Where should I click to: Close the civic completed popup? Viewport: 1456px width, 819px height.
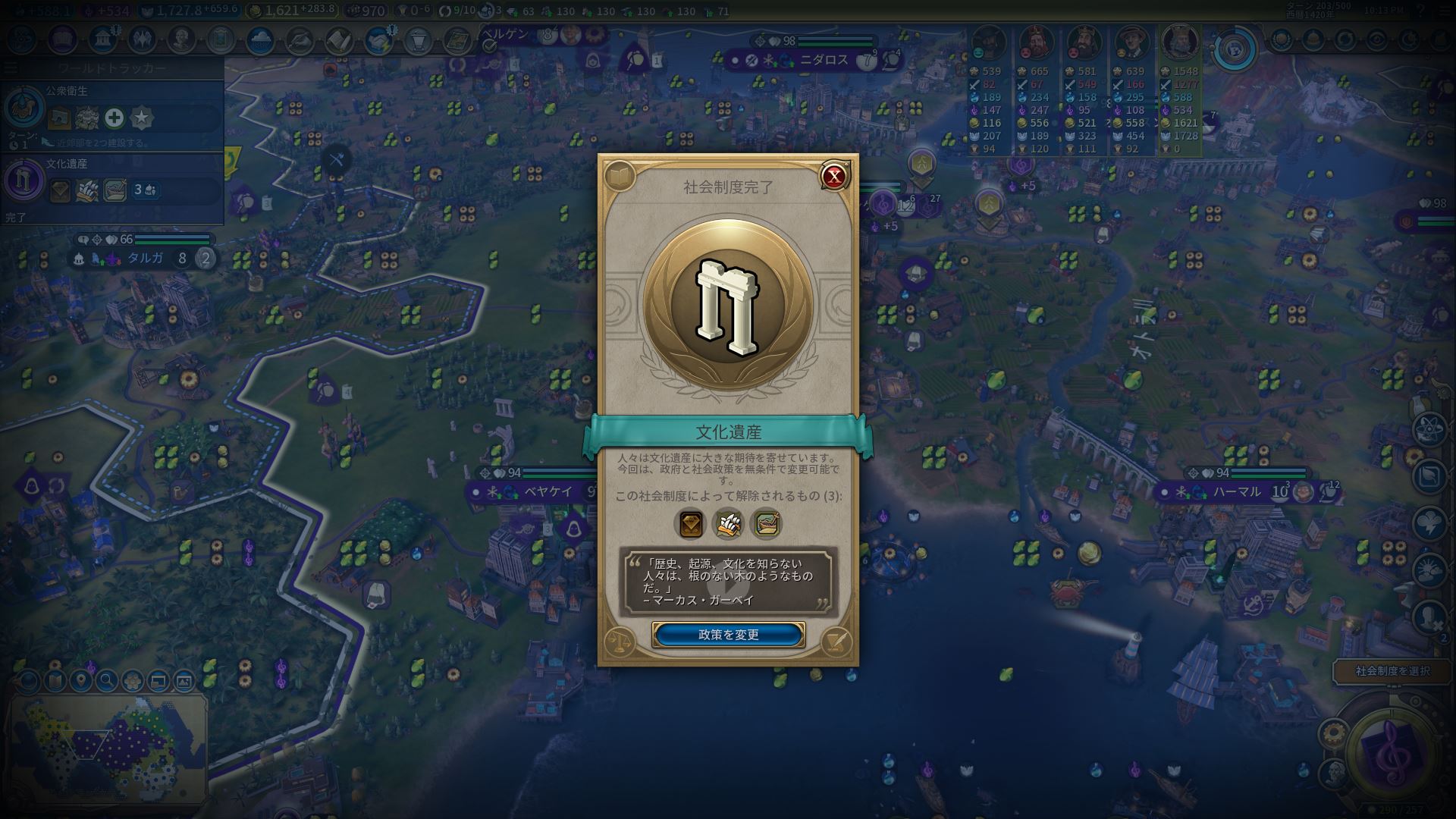(x=834, y=177)
